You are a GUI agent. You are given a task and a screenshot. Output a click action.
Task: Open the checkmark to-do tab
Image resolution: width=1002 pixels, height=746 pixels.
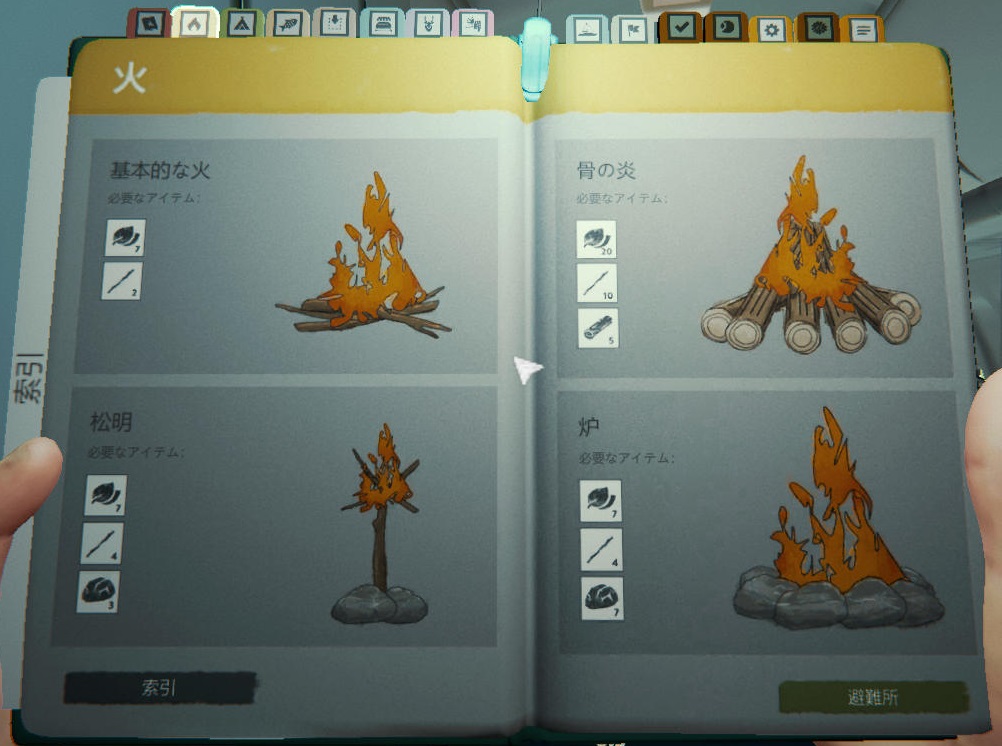point(682,28)
